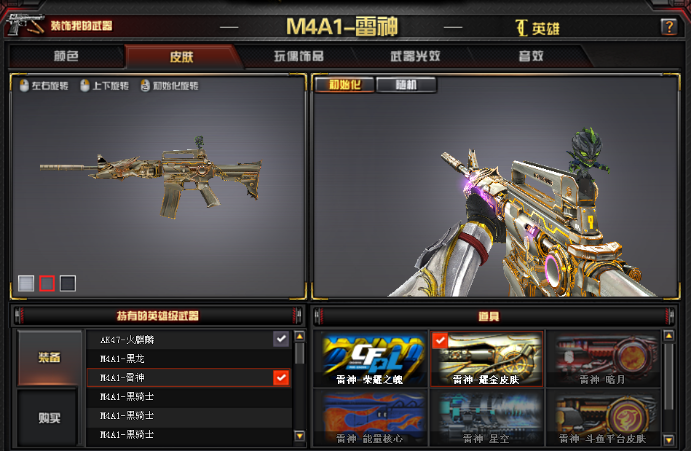Open the 装备 equip section
691x451 pixels.
tap(49, 358)
